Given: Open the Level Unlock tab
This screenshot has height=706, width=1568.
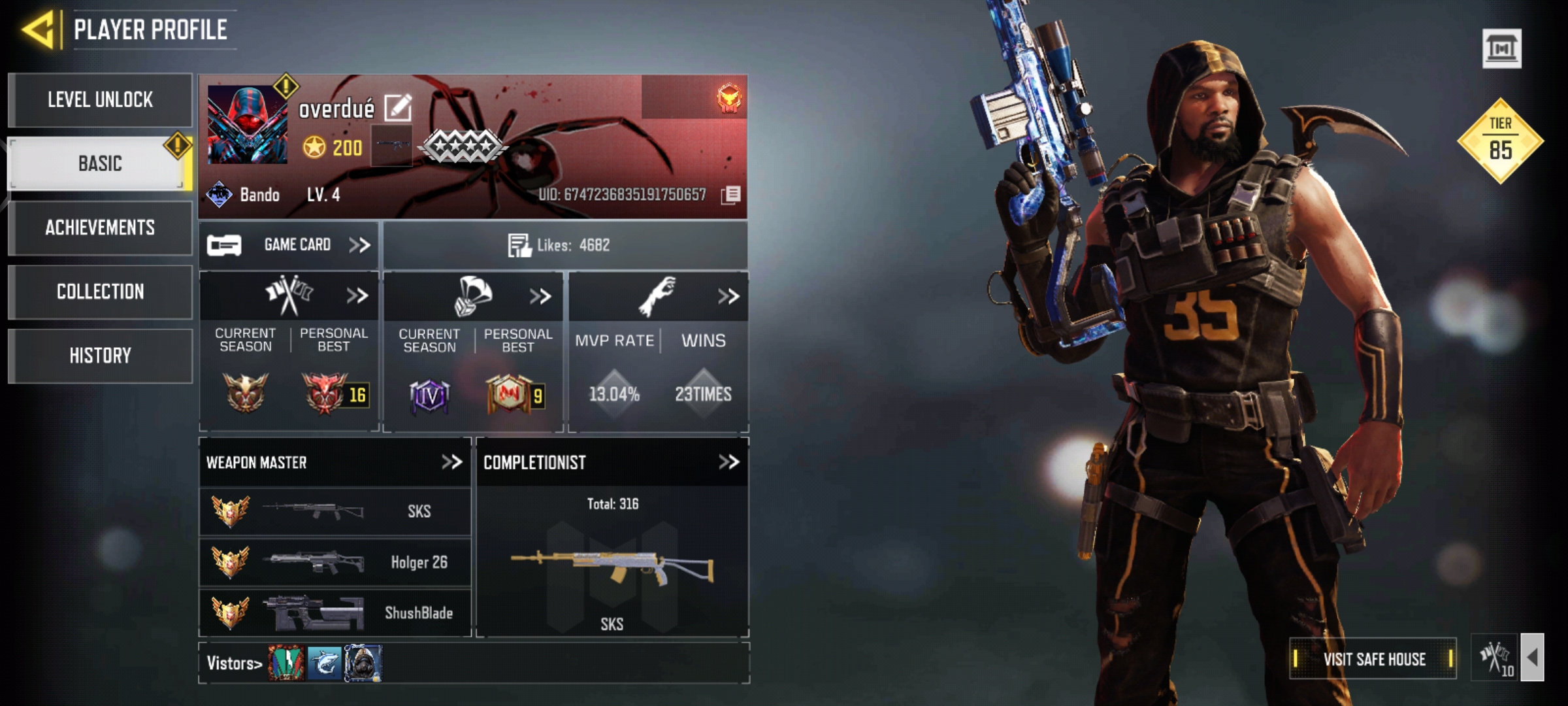Looking at the screenshot, I should click(x=100, y=100).
